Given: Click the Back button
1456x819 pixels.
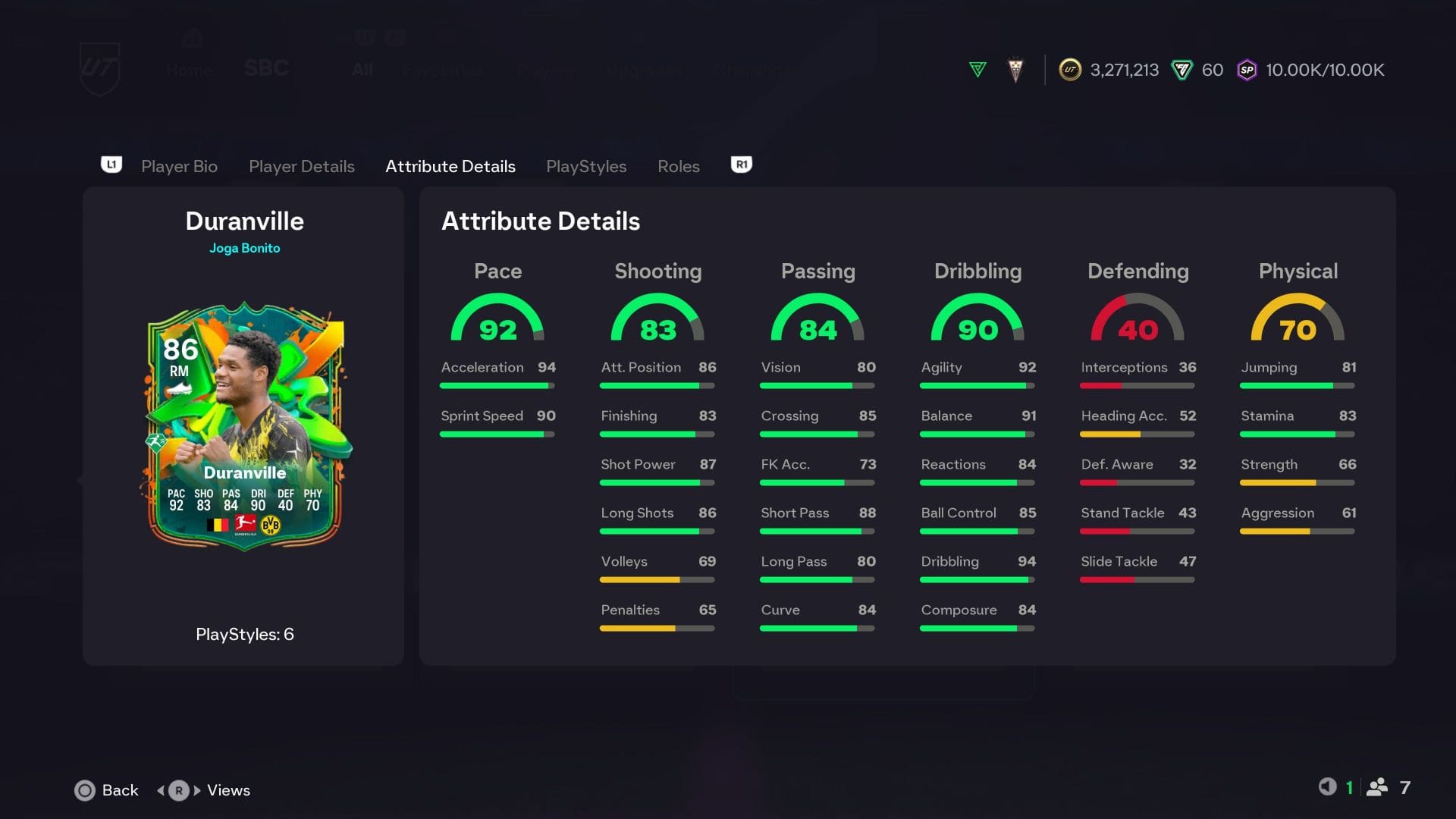Looking at the screenshot, I should point(105,790).
